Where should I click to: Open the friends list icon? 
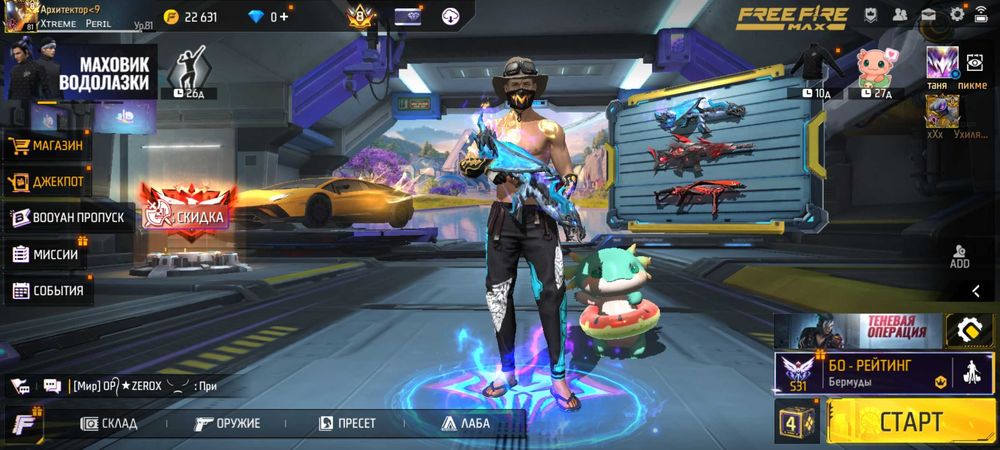[899, 14]
